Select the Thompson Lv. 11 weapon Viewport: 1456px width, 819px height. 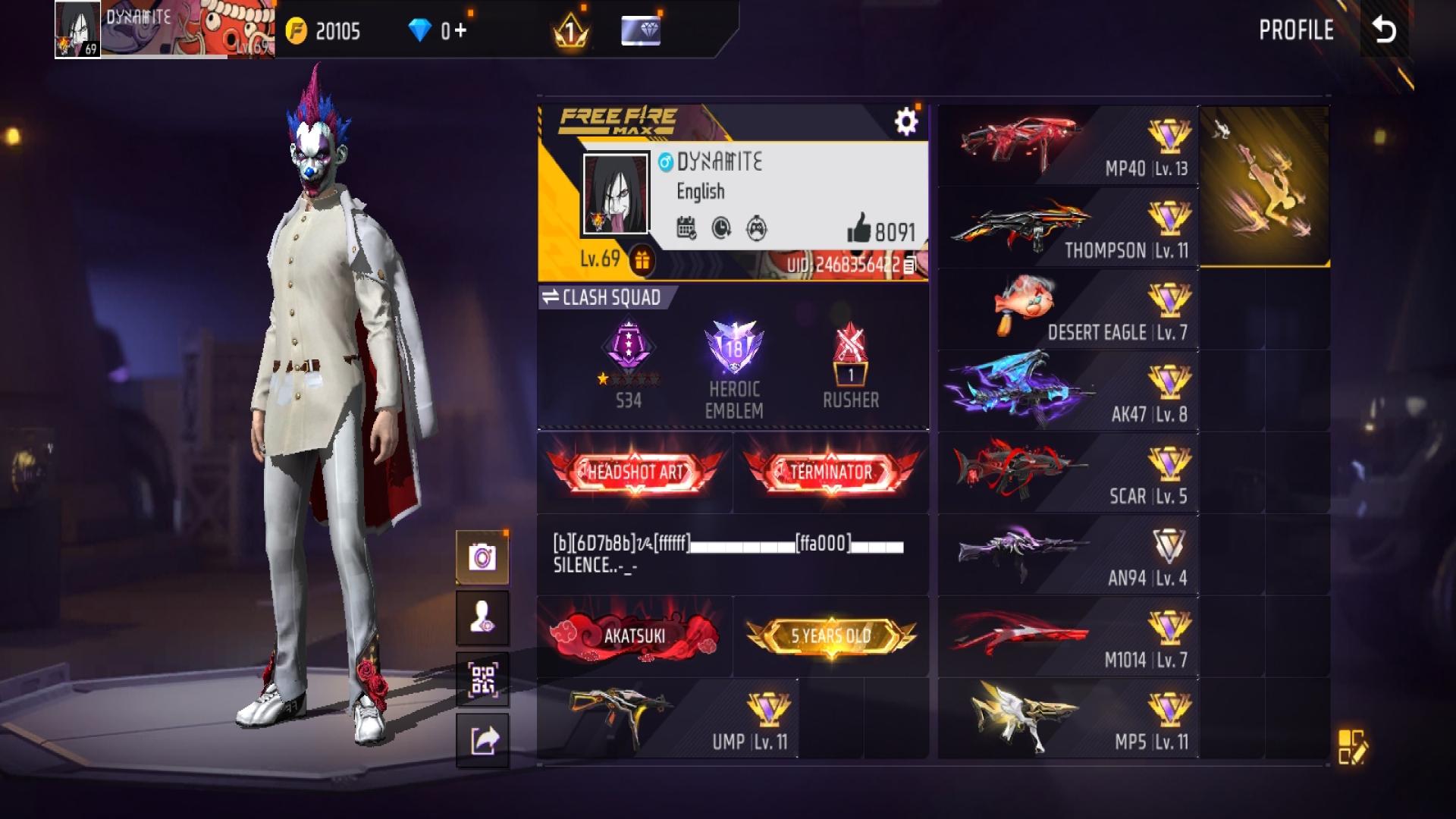1068,228
